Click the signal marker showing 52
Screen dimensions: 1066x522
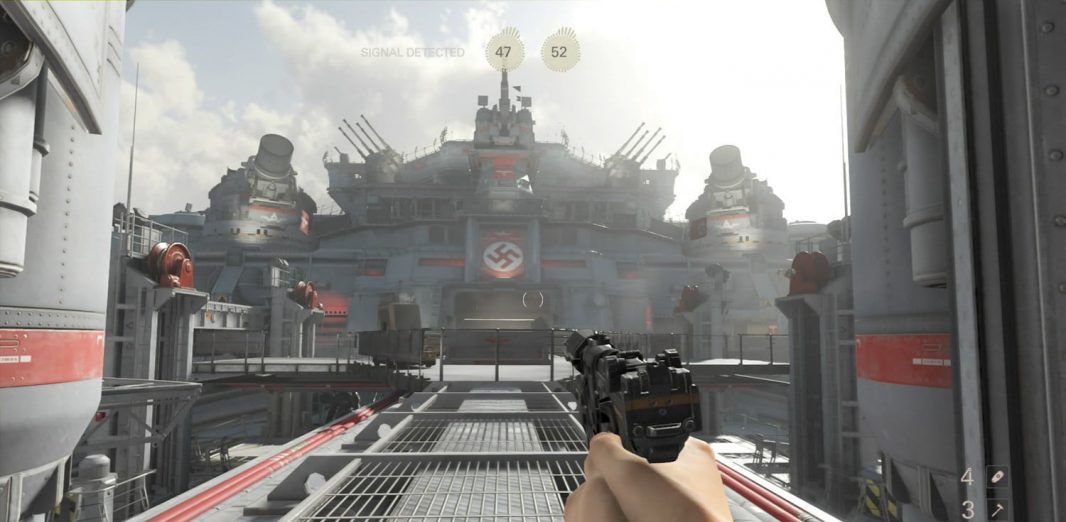pos(560,52)
